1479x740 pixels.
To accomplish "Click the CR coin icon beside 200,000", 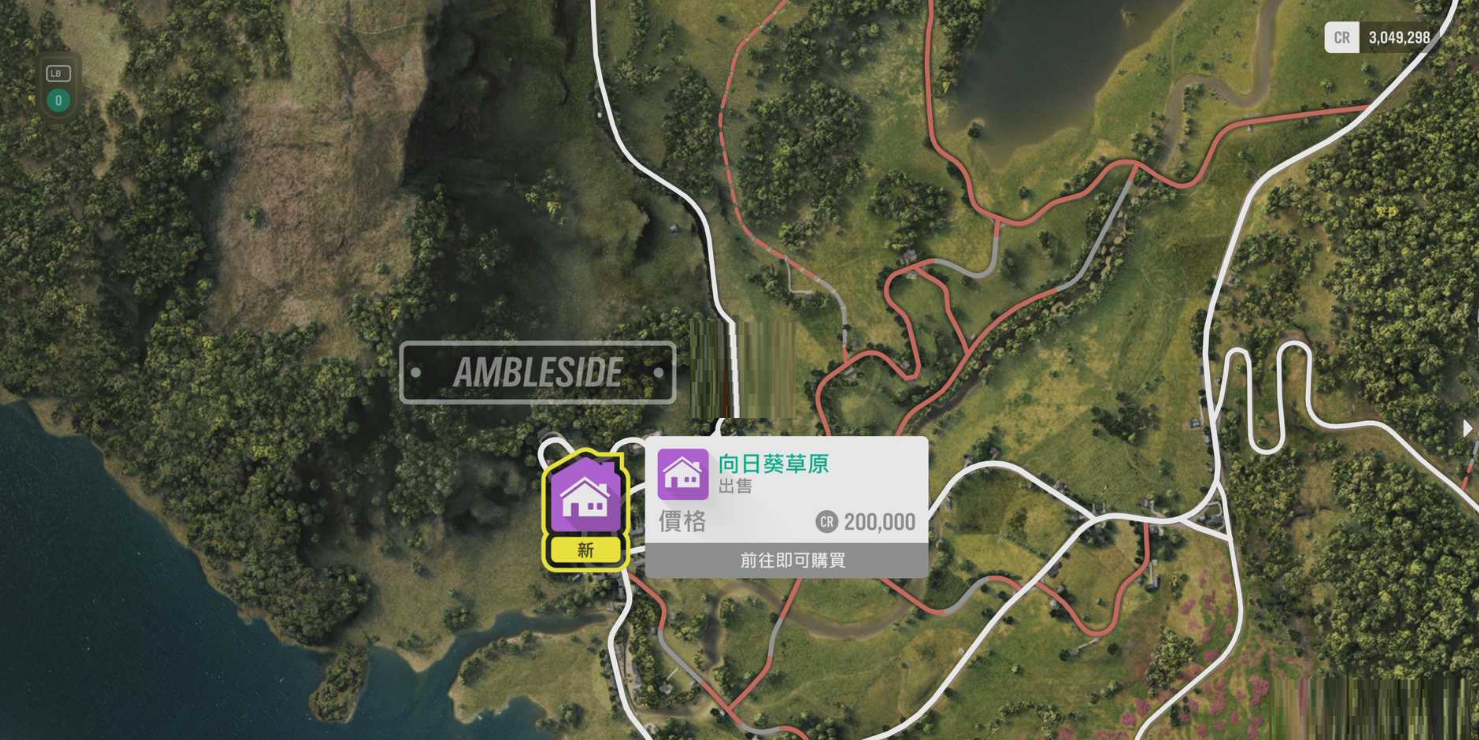I will 827,521.
